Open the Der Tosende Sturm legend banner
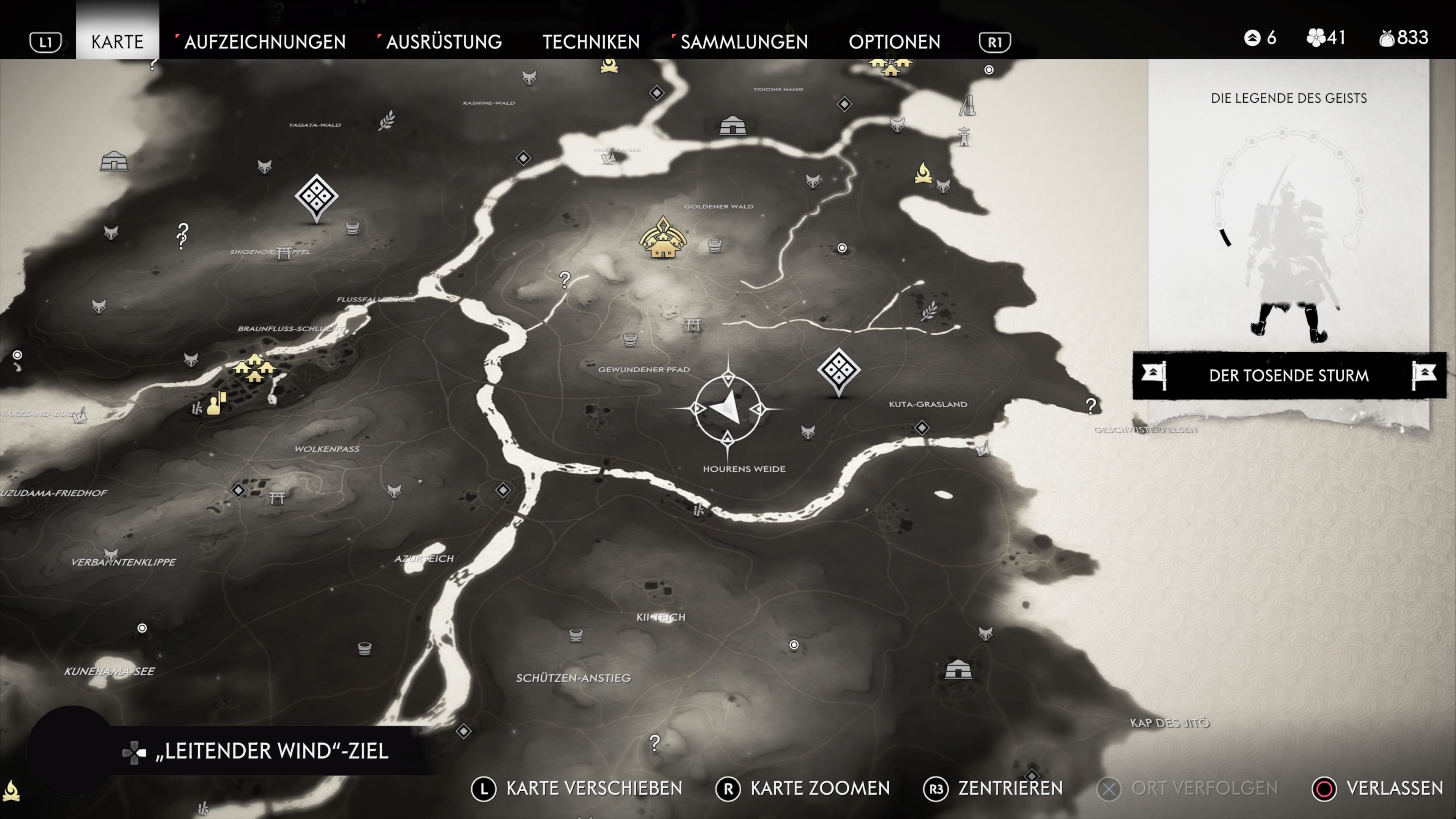 click(x=1289, y=375)
